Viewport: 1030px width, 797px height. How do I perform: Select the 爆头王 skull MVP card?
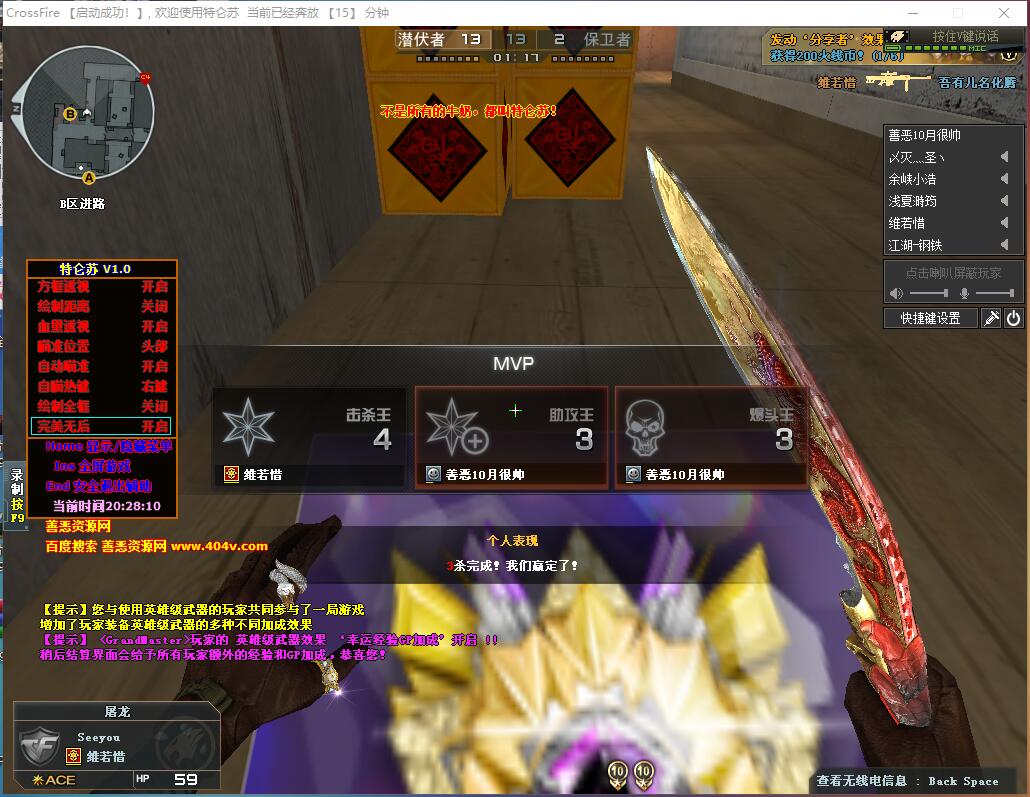tap(711, 438)
